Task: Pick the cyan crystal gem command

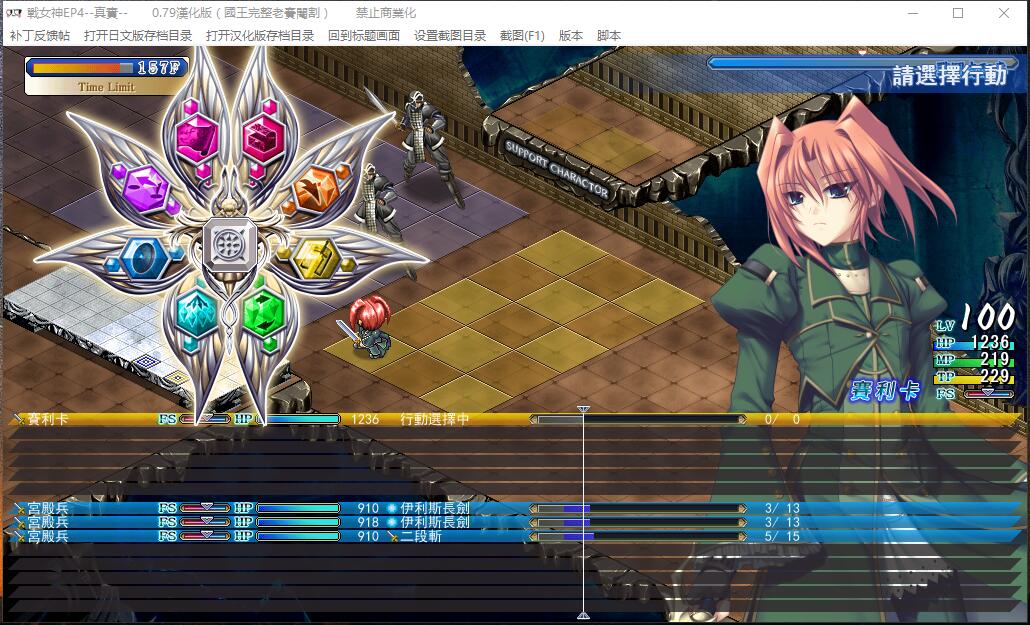Action: tap(196, 309)
